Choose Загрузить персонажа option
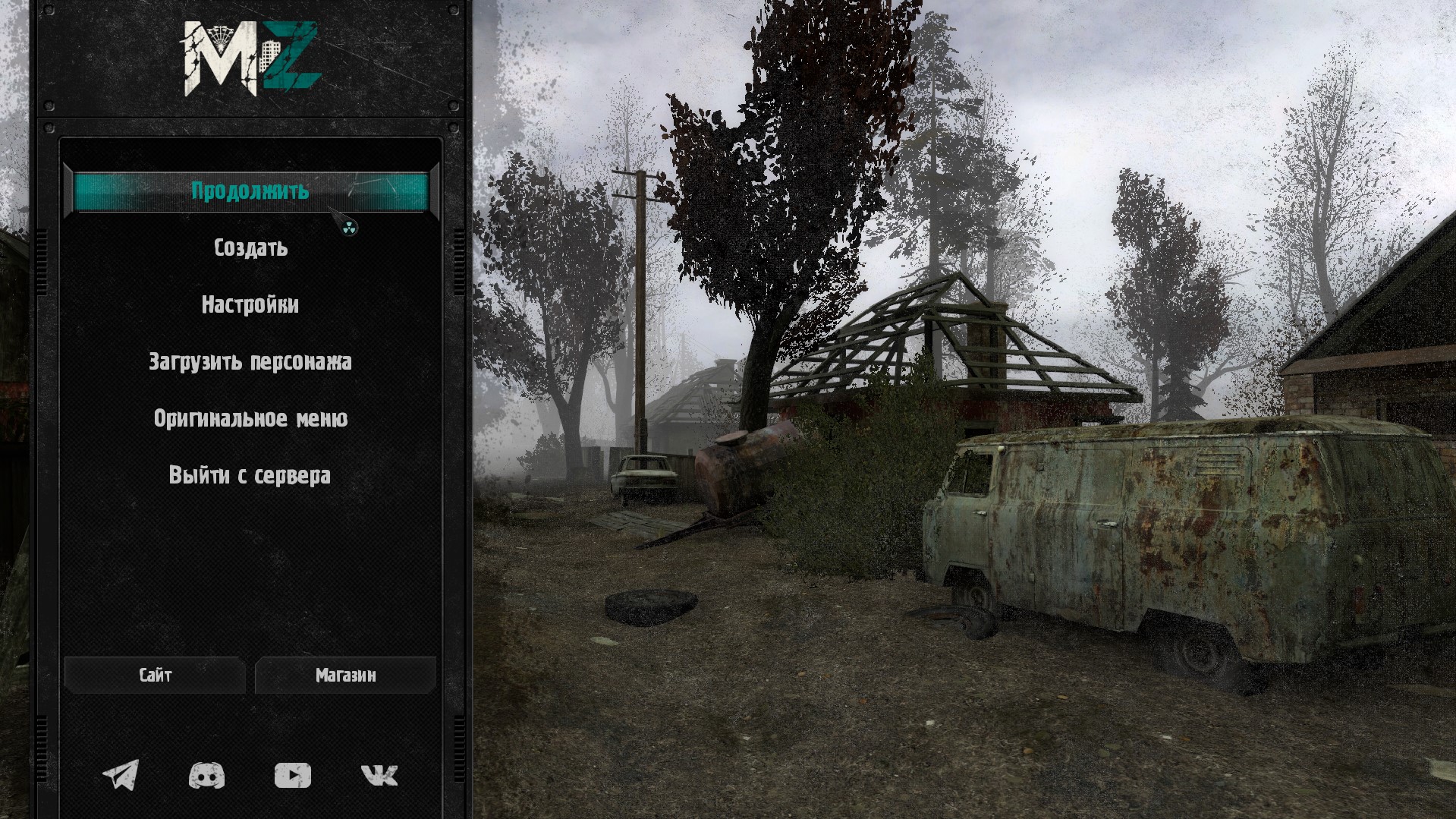 coord(250,362)
